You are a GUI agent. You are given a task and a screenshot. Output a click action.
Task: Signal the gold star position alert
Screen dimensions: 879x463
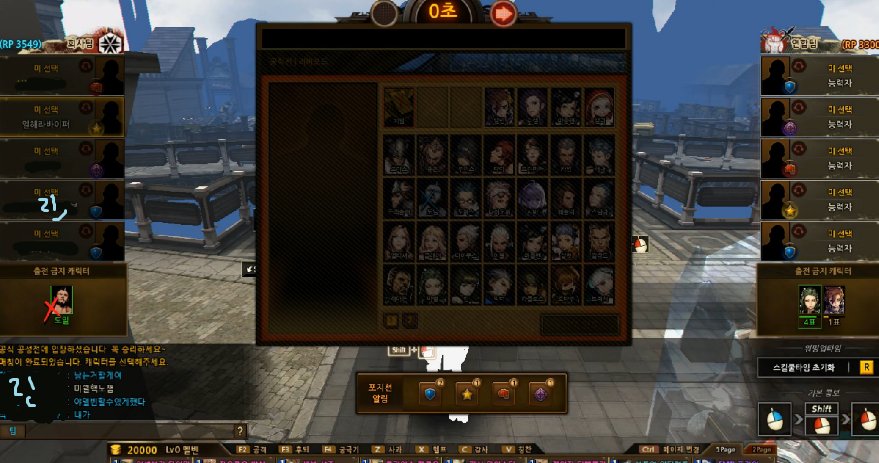click(x=466, y=392)
